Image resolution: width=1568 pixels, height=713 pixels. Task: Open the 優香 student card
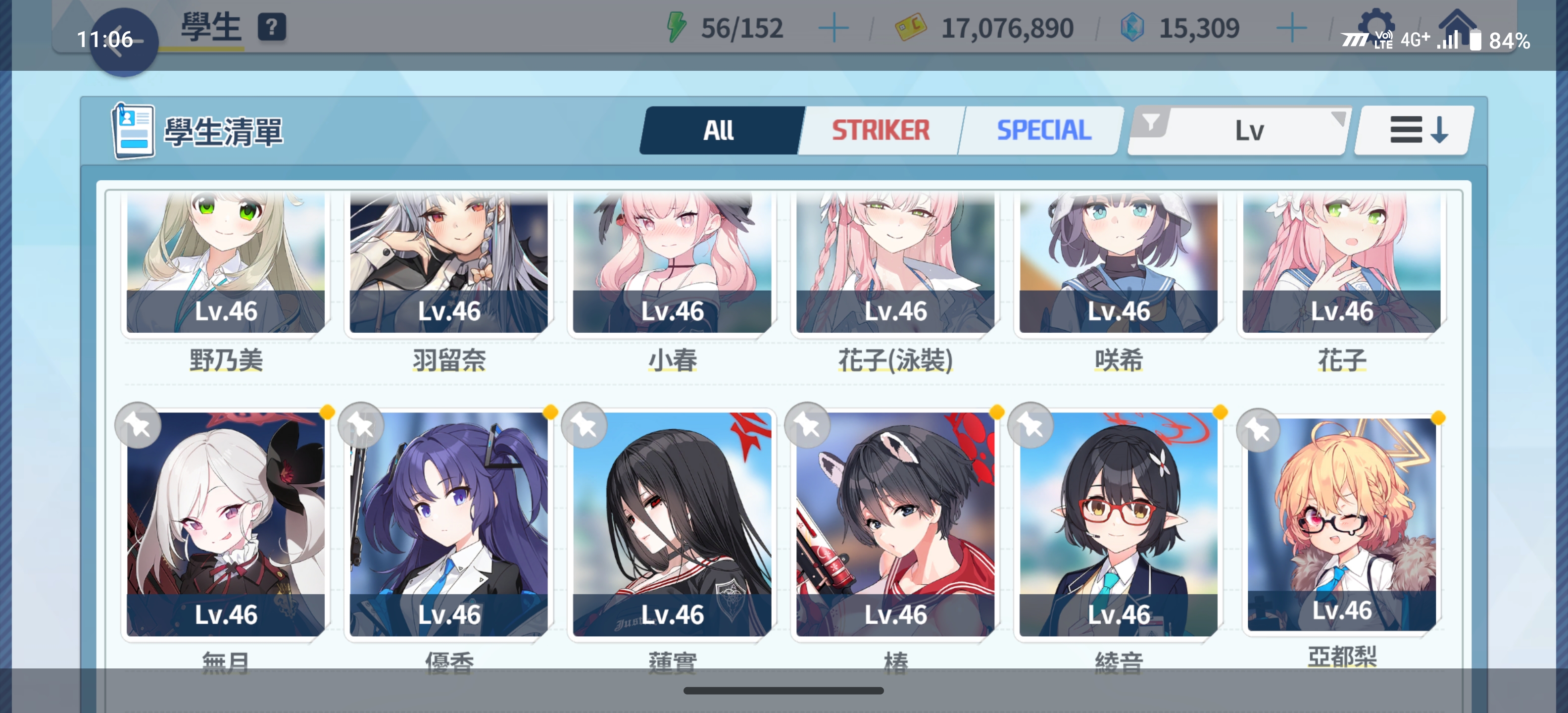[x=448, y=524]
